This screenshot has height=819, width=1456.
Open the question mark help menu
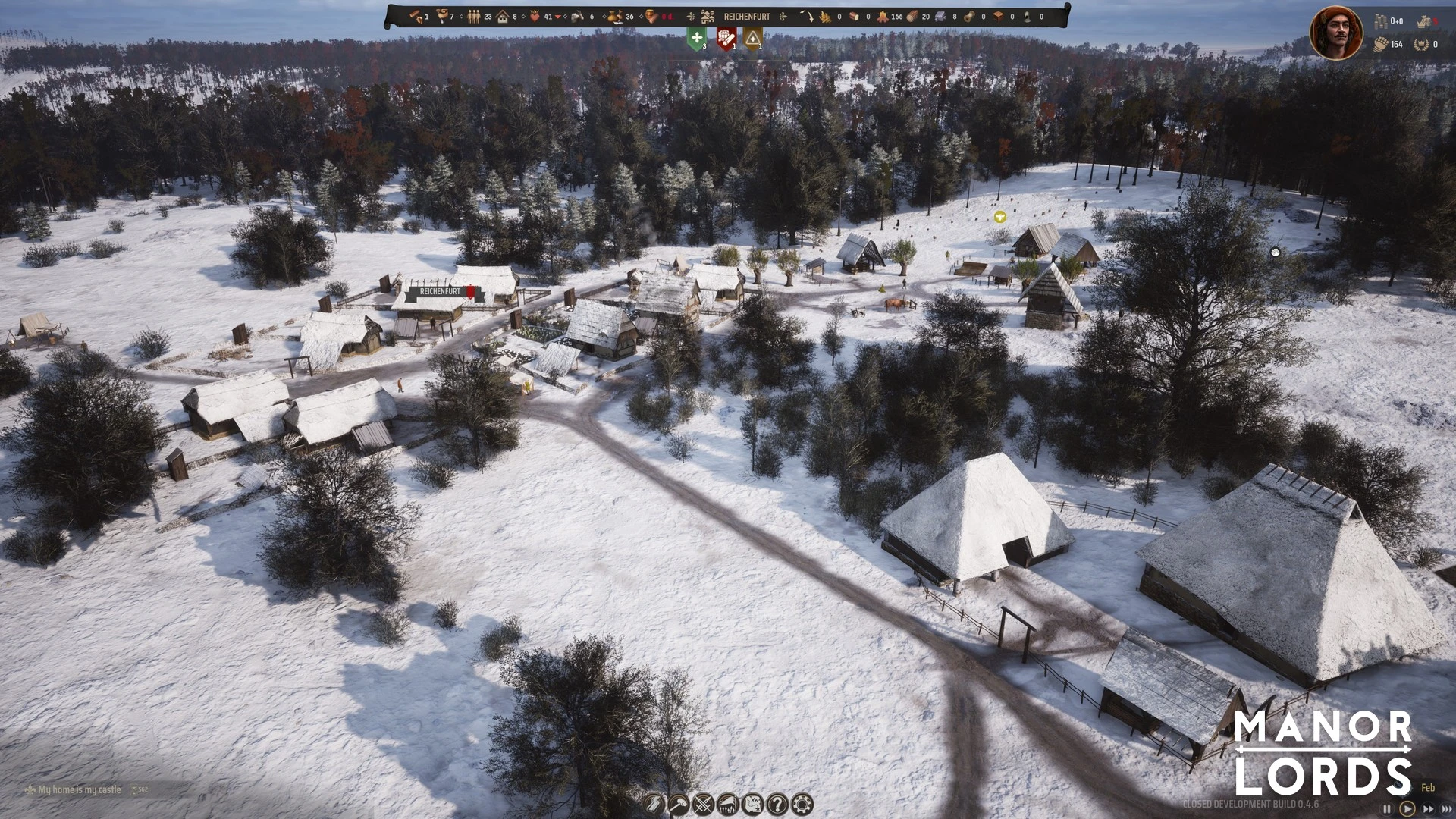[x=777, y=804]
